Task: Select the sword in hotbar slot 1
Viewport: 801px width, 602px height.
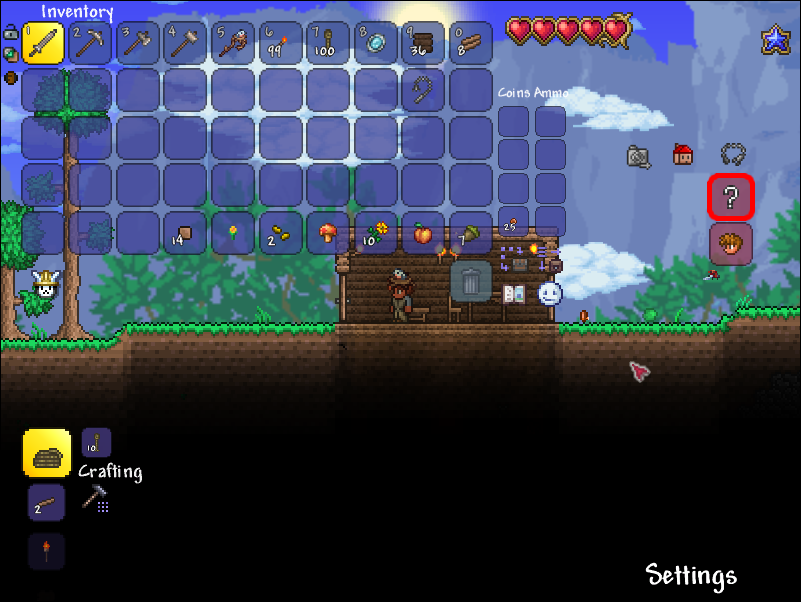Action: point(43,43)
